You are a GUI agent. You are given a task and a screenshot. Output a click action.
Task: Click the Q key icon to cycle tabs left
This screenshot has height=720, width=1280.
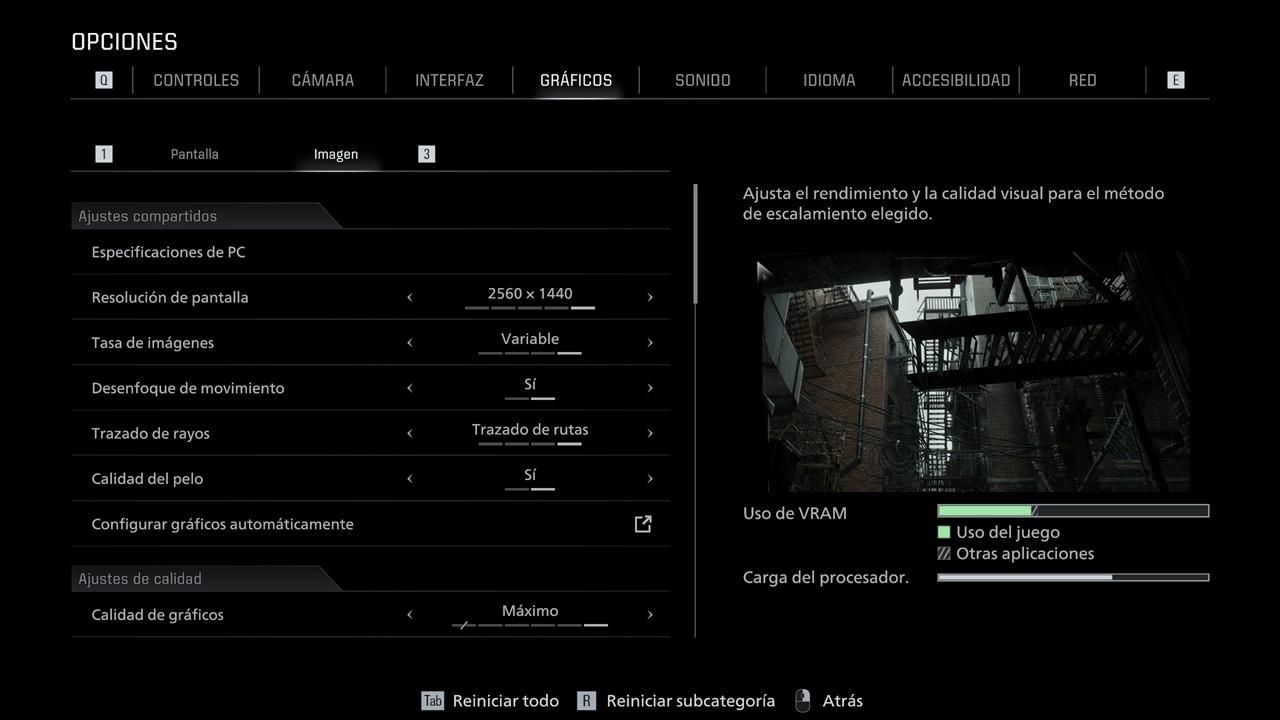point(103,79)
